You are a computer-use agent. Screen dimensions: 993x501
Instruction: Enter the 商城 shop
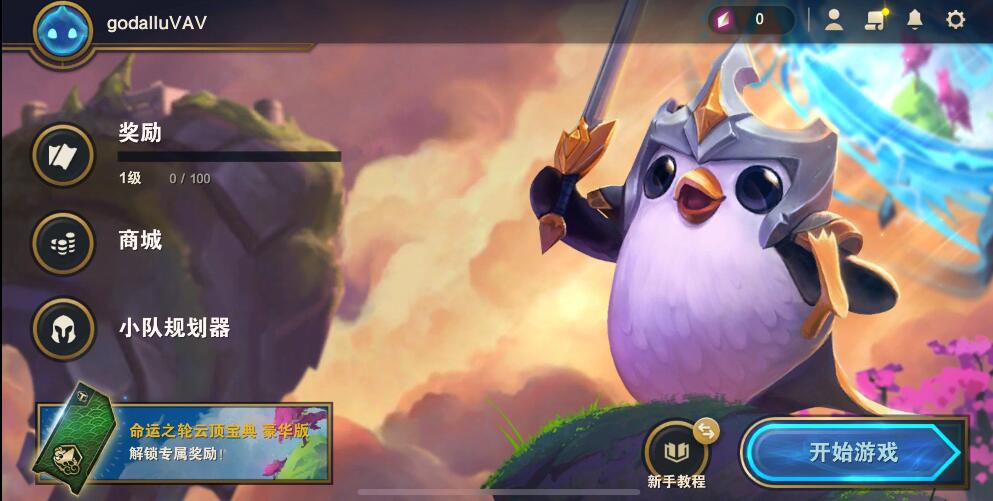(63, 241)
